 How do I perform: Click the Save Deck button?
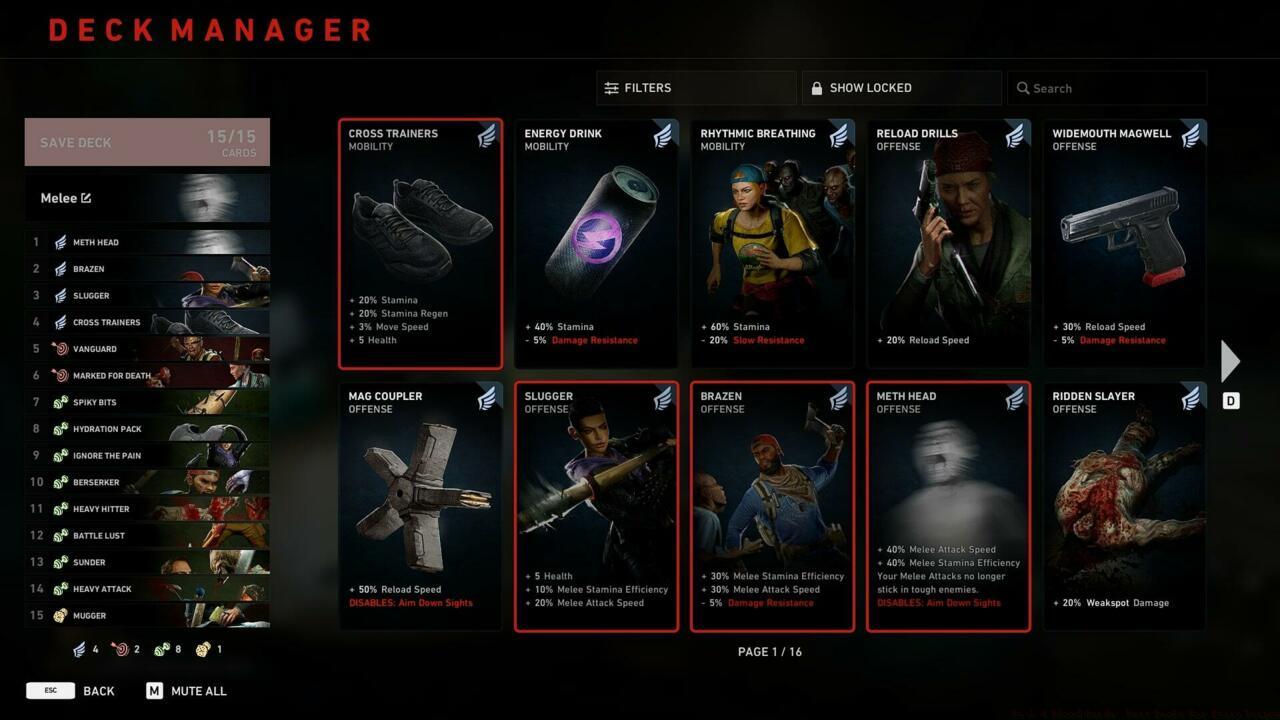[146, 141]
